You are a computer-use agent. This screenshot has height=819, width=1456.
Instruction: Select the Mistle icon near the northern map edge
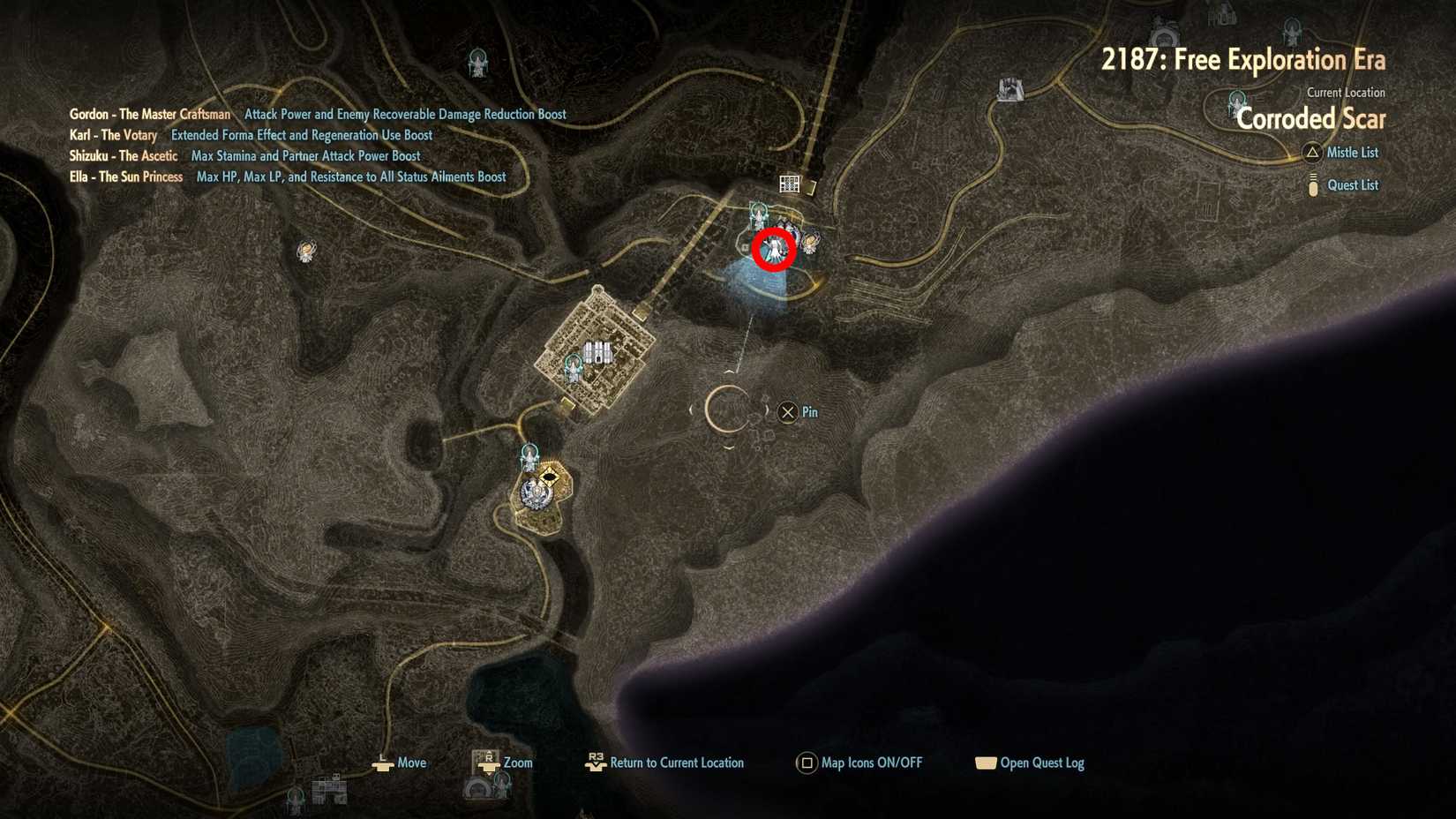coord(477,60)
